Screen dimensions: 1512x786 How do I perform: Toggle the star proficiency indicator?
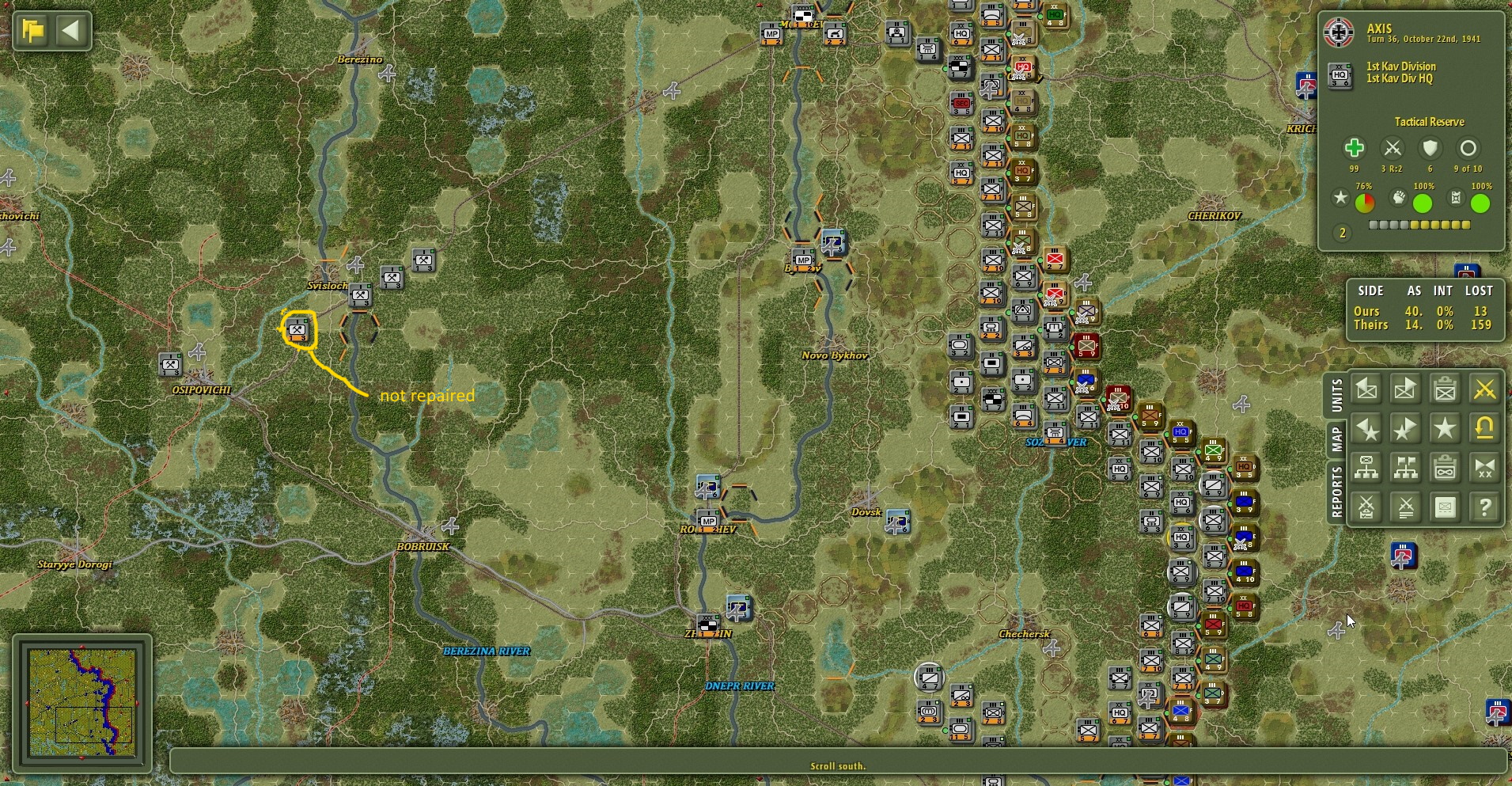(1342, 198)
